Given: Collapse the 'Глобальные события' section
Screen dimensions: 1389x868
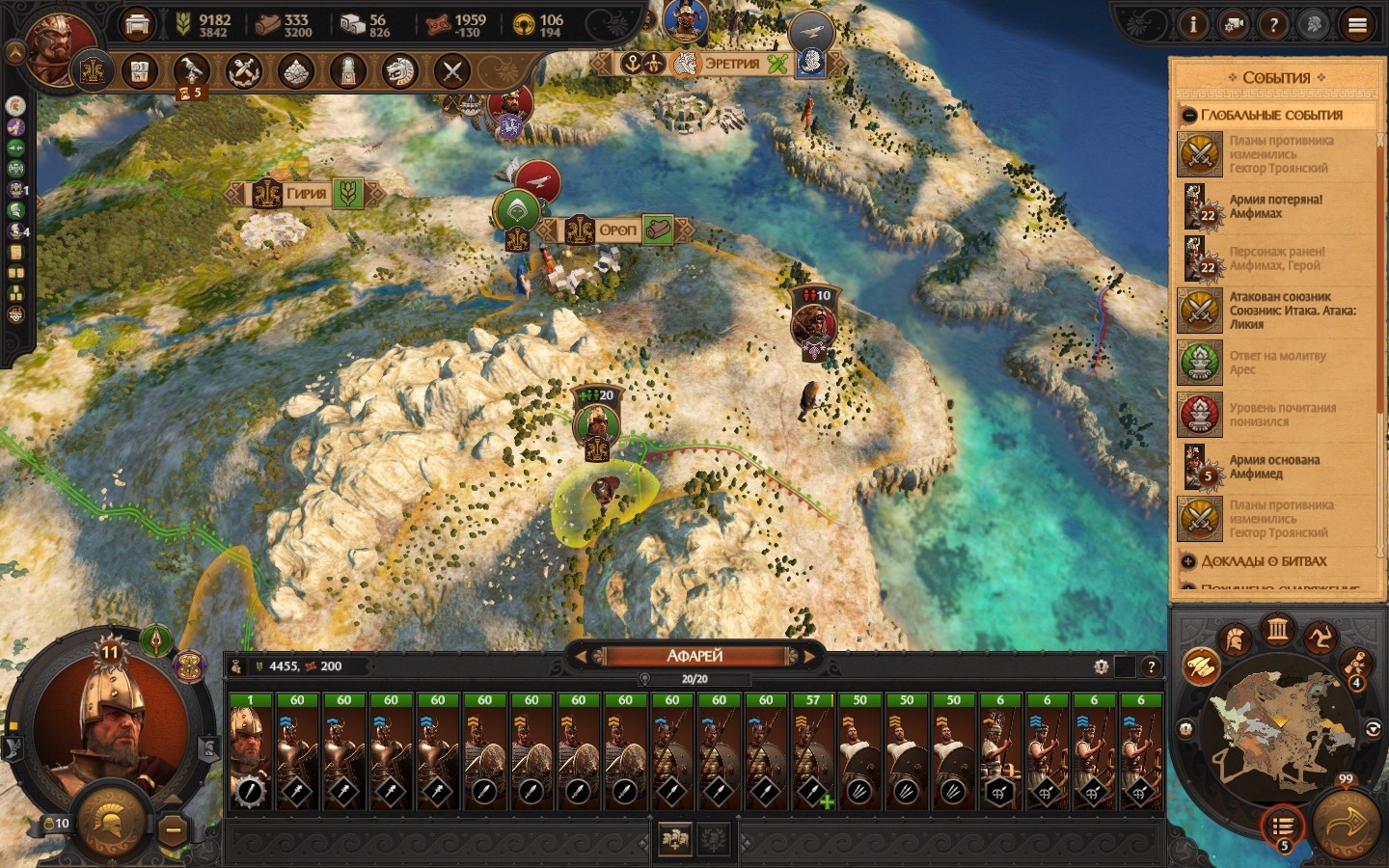Looking at the screenshot, I should 1189,116.
